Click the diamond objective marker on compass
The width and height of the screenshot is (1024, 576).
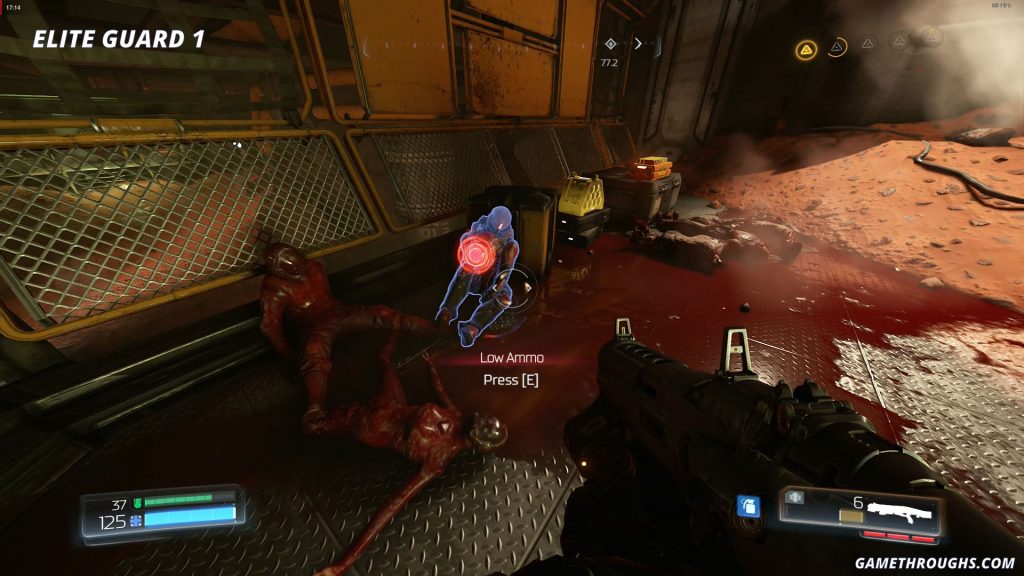[611, 44]
